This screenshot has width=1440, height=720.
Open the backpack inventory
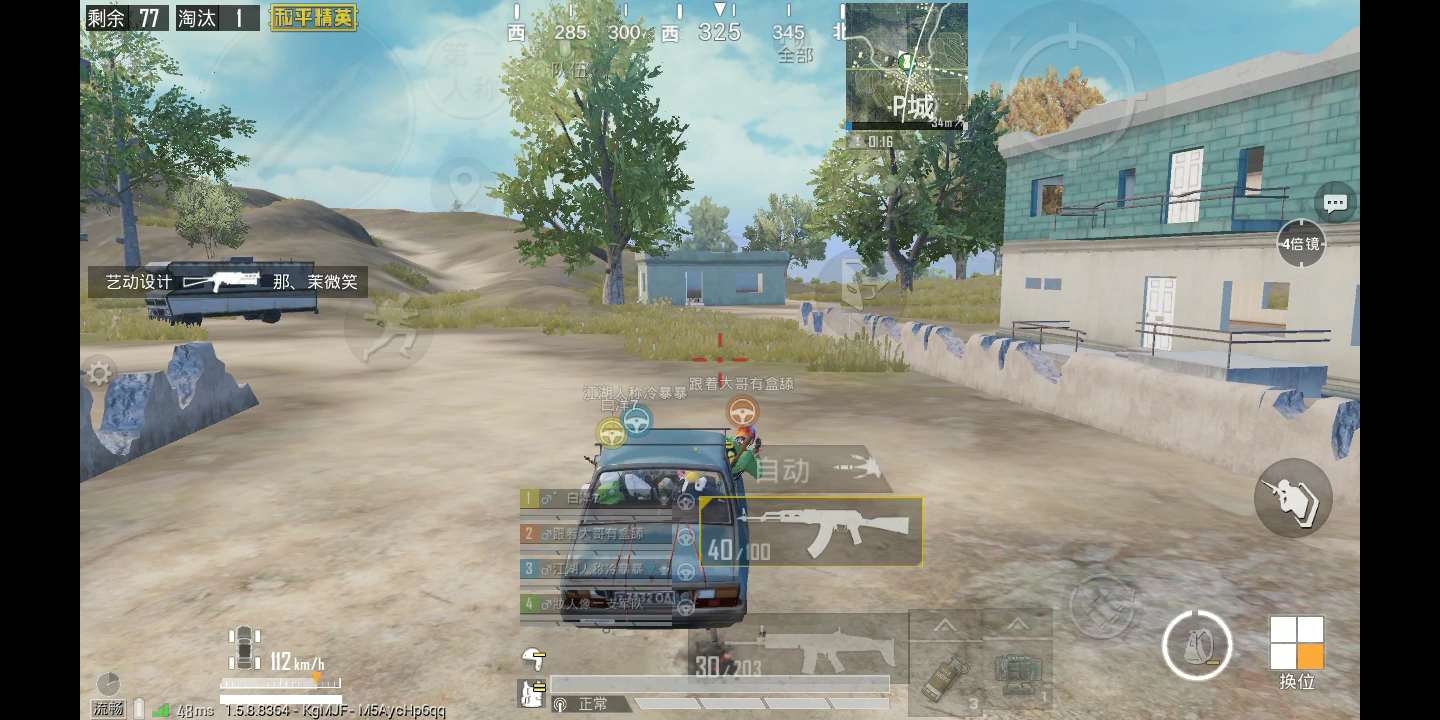tap(1197, 645)
